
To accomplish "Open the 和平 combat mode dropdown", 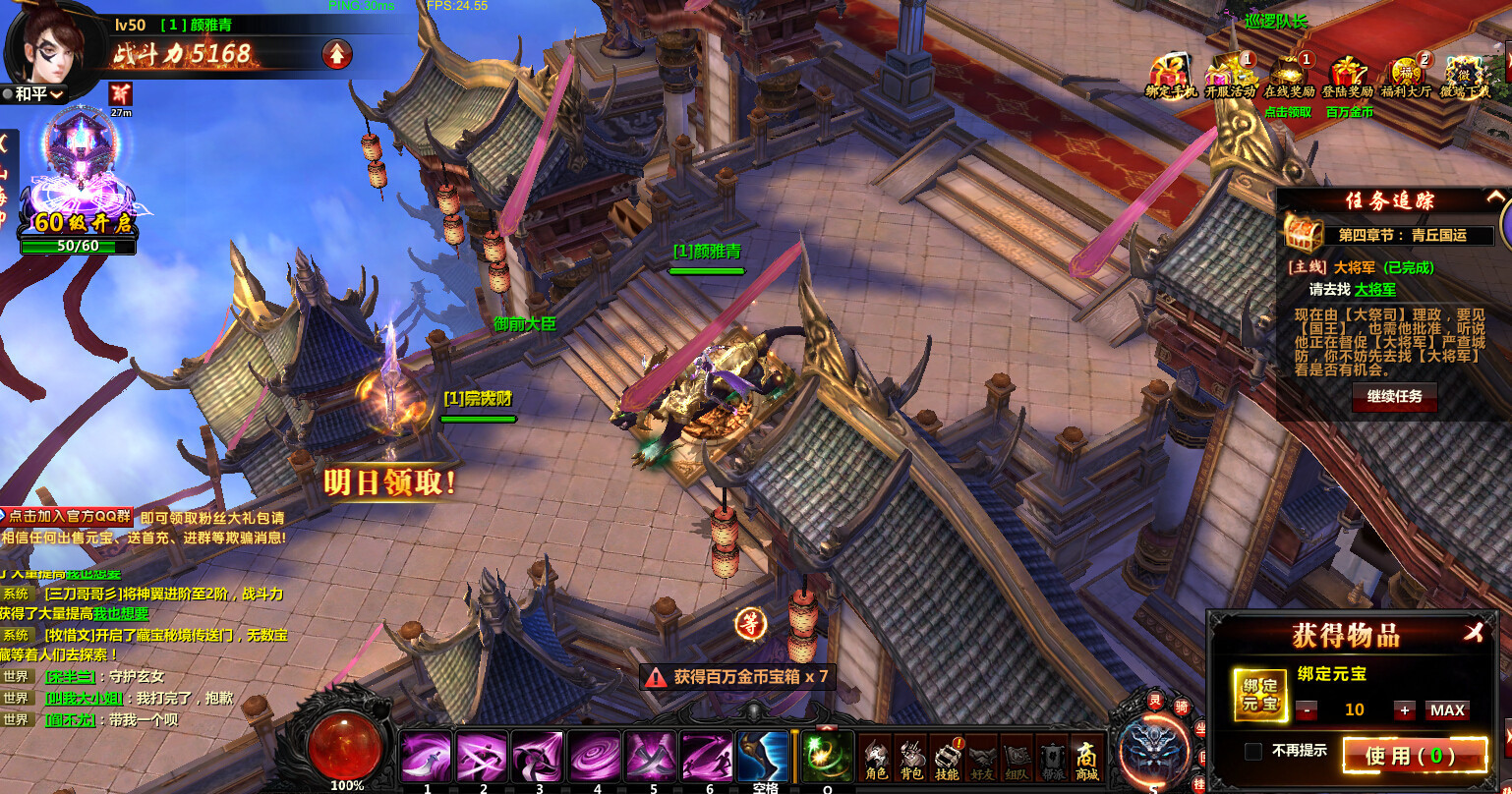I will [x=34, y=94].
